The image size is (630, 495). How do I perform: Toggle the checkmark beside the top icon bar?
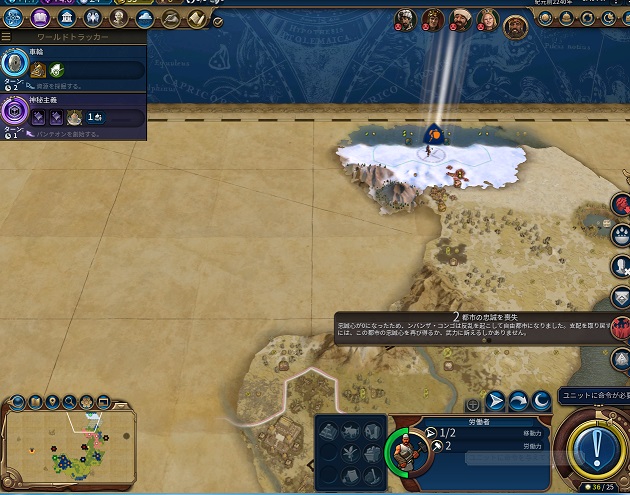[218, 21]
